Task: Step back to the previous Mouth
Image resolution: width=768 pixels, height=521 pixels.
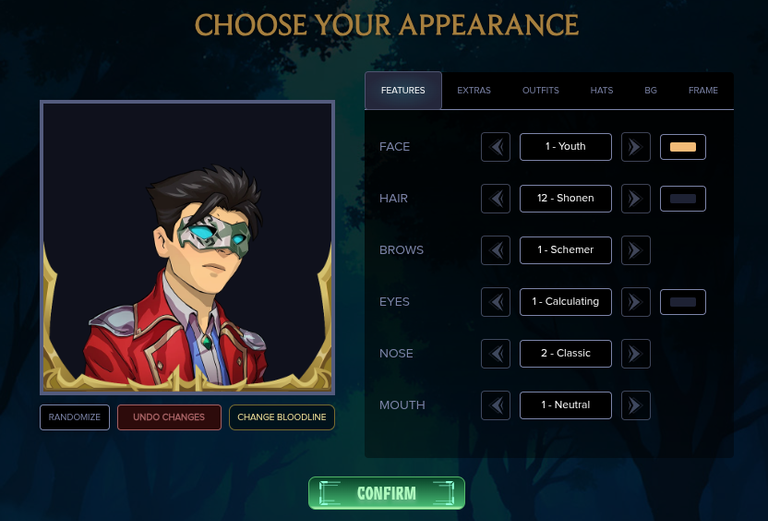Action: point(496,405)
